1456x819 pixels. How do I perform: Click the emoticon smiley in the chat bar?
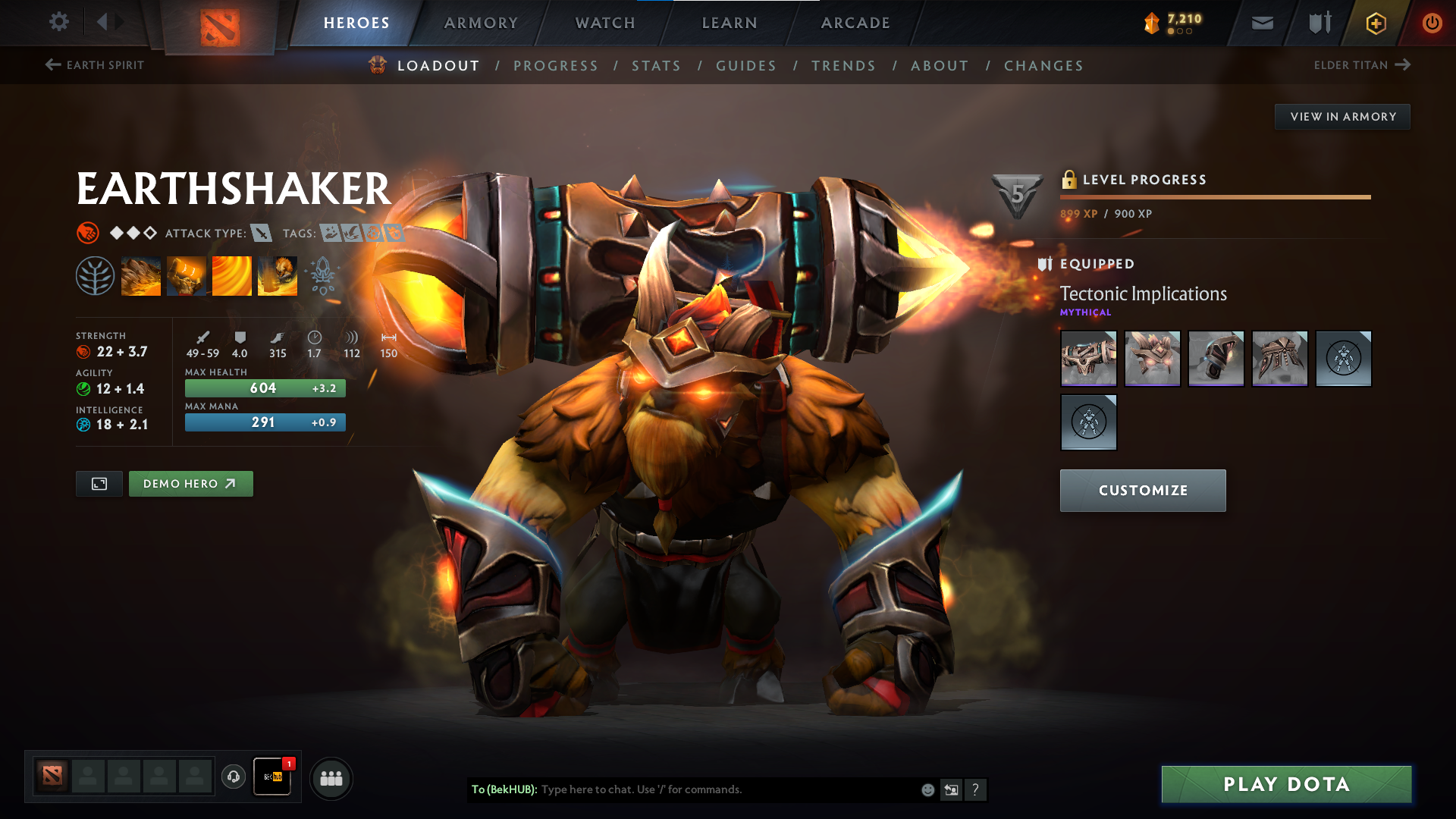(x=927, y=789)
